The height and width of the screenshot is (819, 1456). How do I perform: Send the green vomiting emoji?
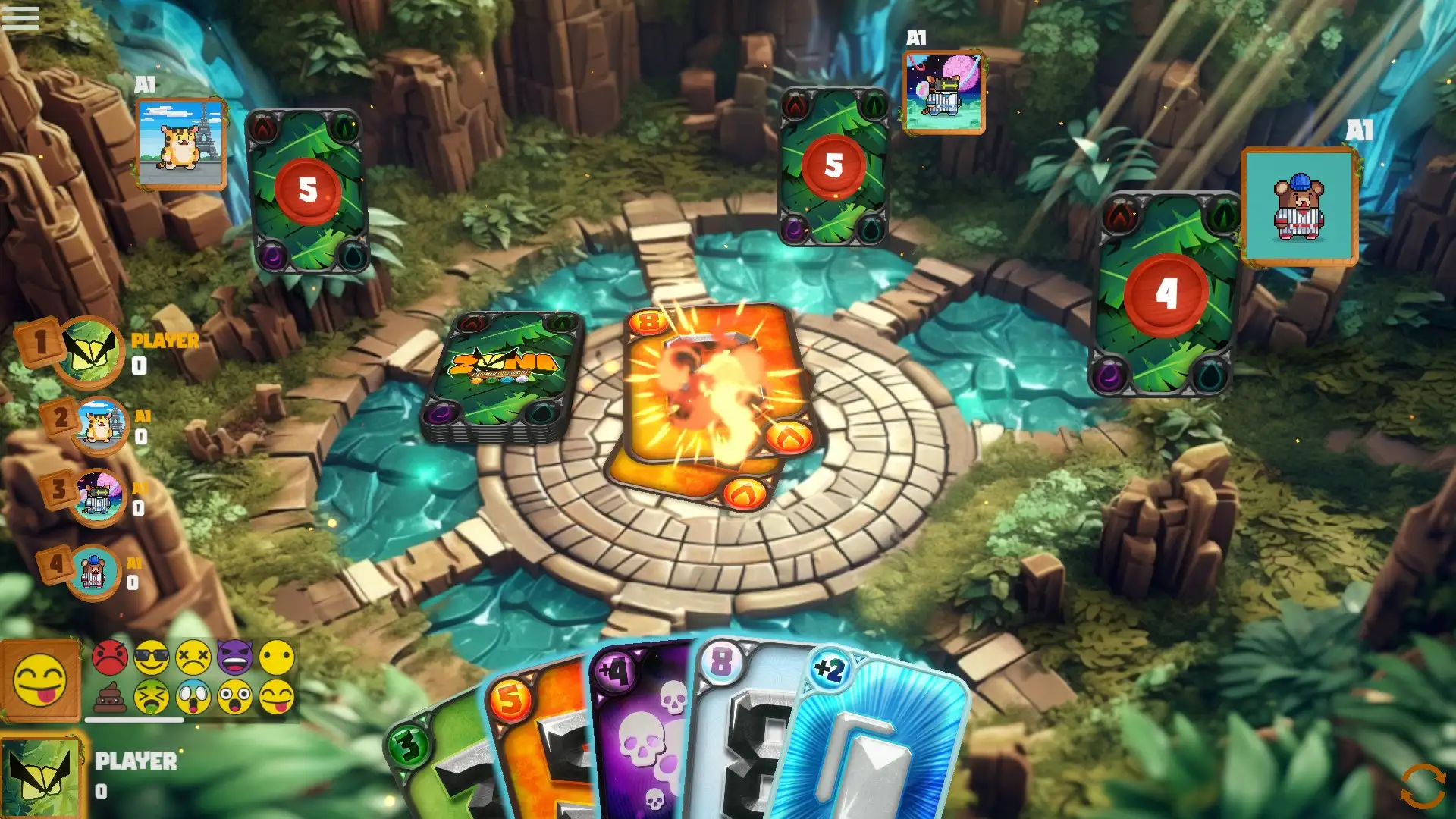[152, 697]
